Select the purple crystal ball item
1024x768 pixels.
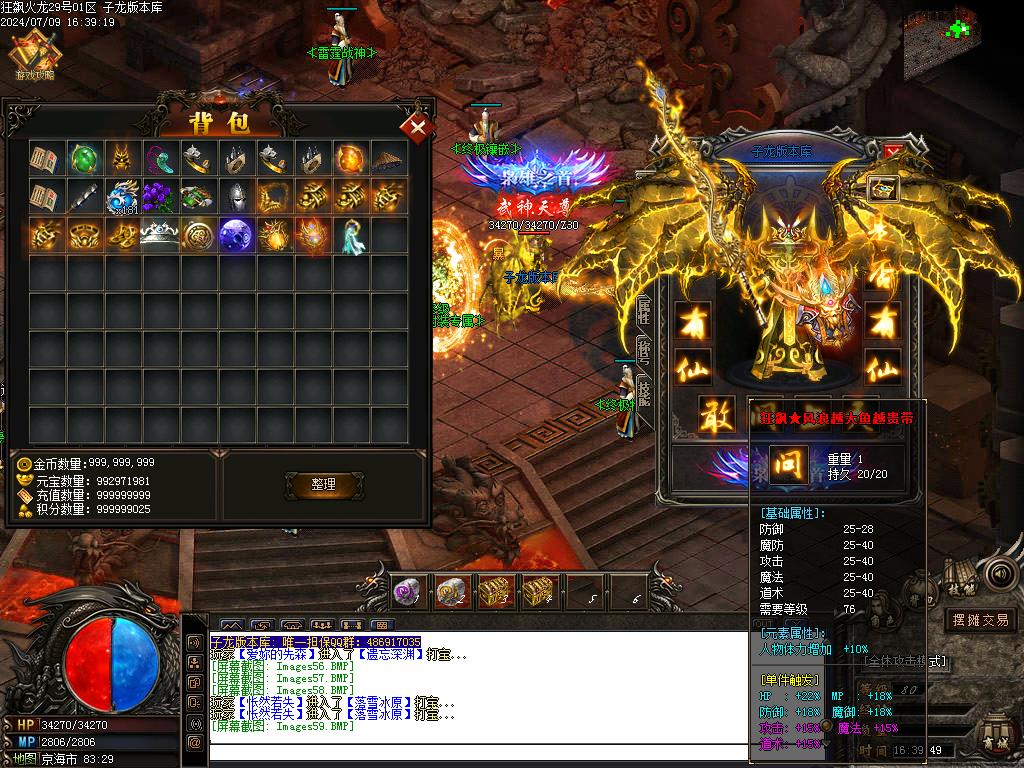[x=236, y=234]
